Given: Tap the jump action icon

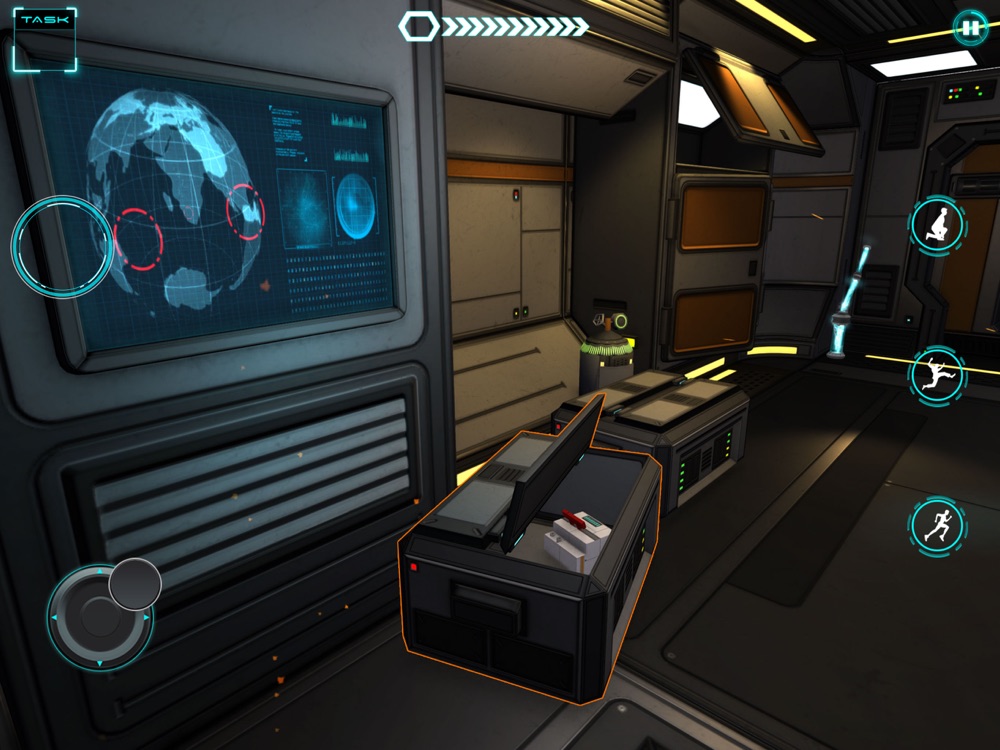Looking at the screenshot, I should tap(937, 375).
